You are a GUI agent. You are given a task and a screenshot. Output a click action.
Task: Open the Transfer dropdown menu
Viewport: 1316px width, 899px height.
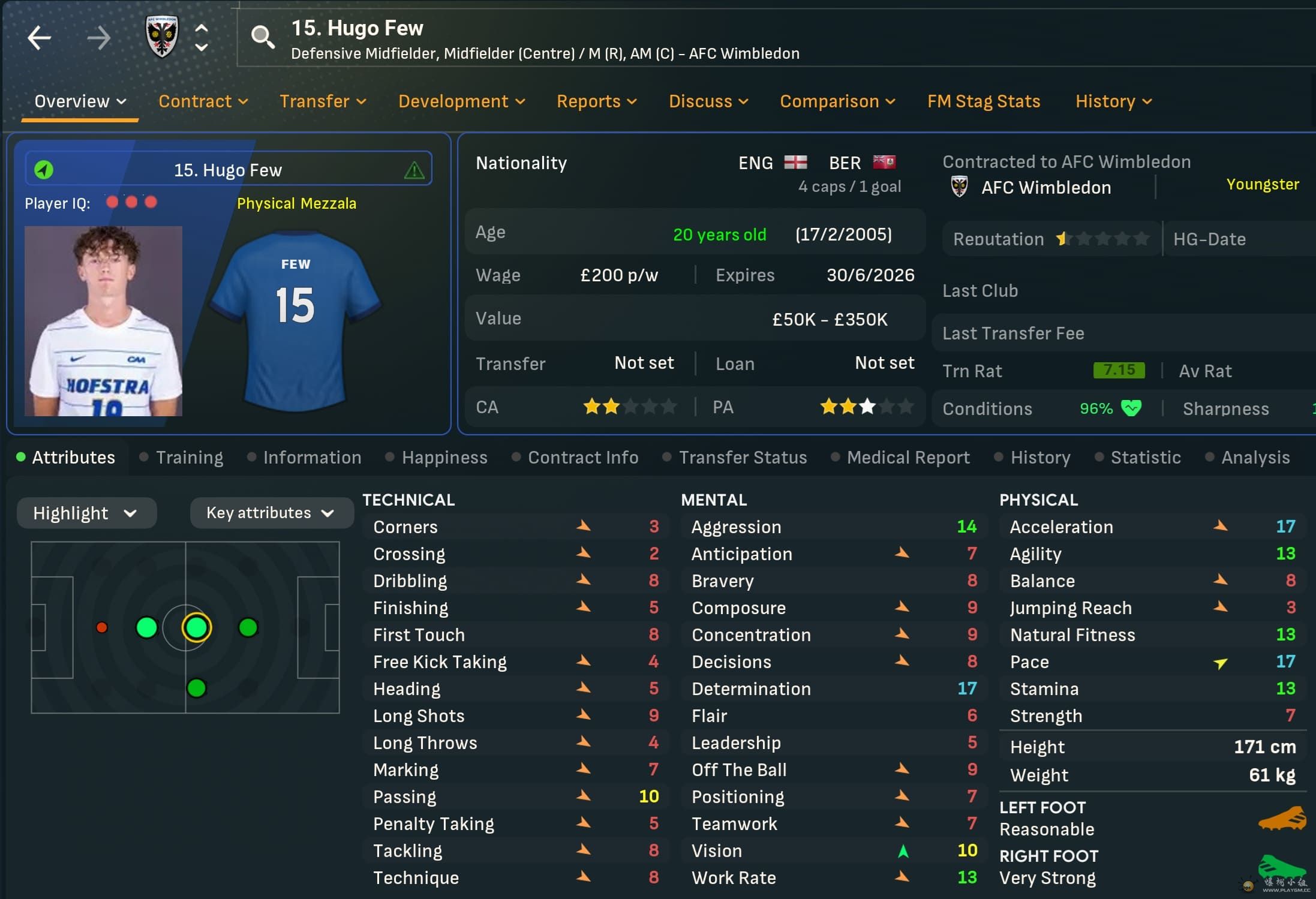tap(323, 101)
